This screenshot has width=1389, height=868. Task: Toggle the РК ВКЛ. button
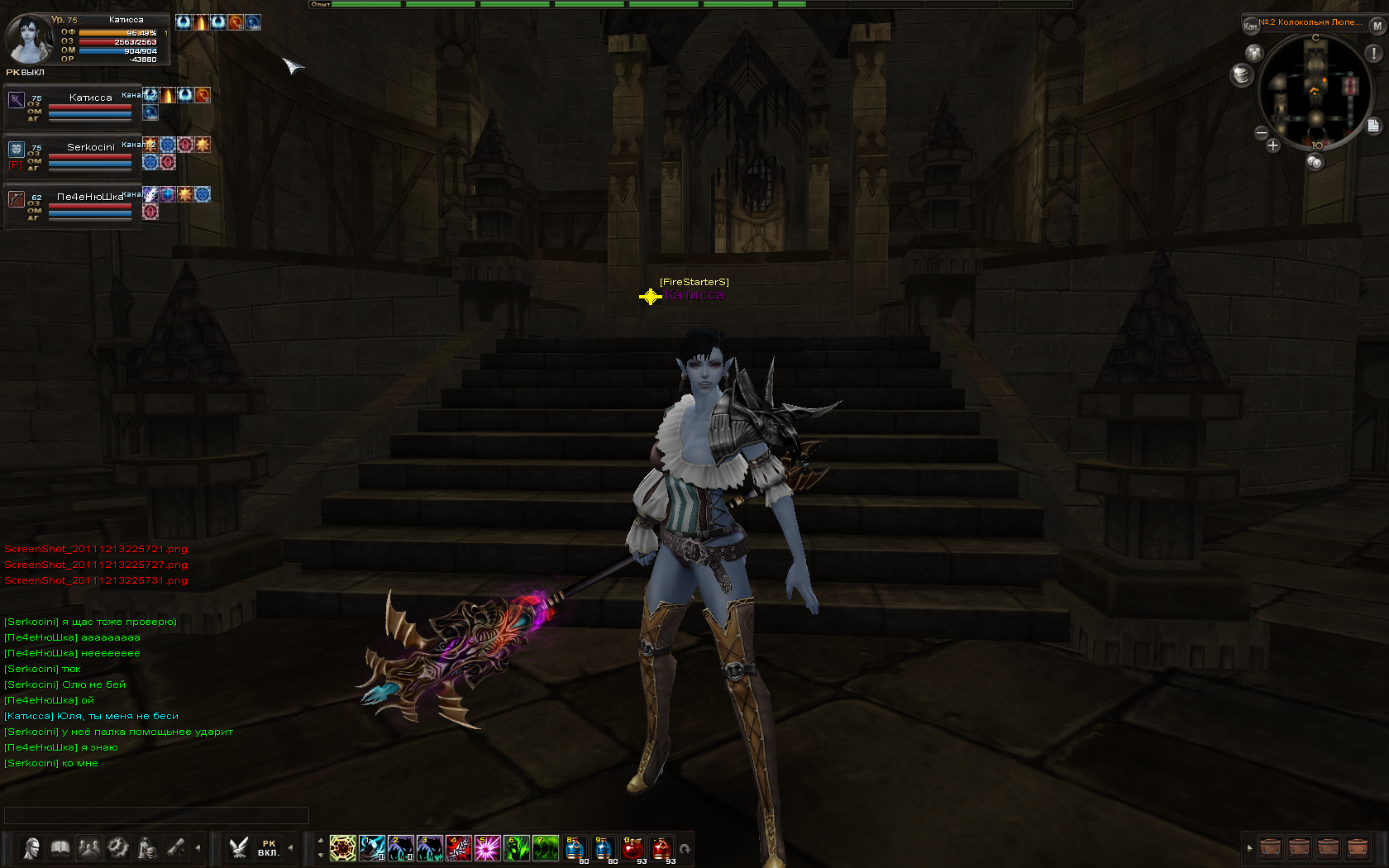tap(268, 848)
